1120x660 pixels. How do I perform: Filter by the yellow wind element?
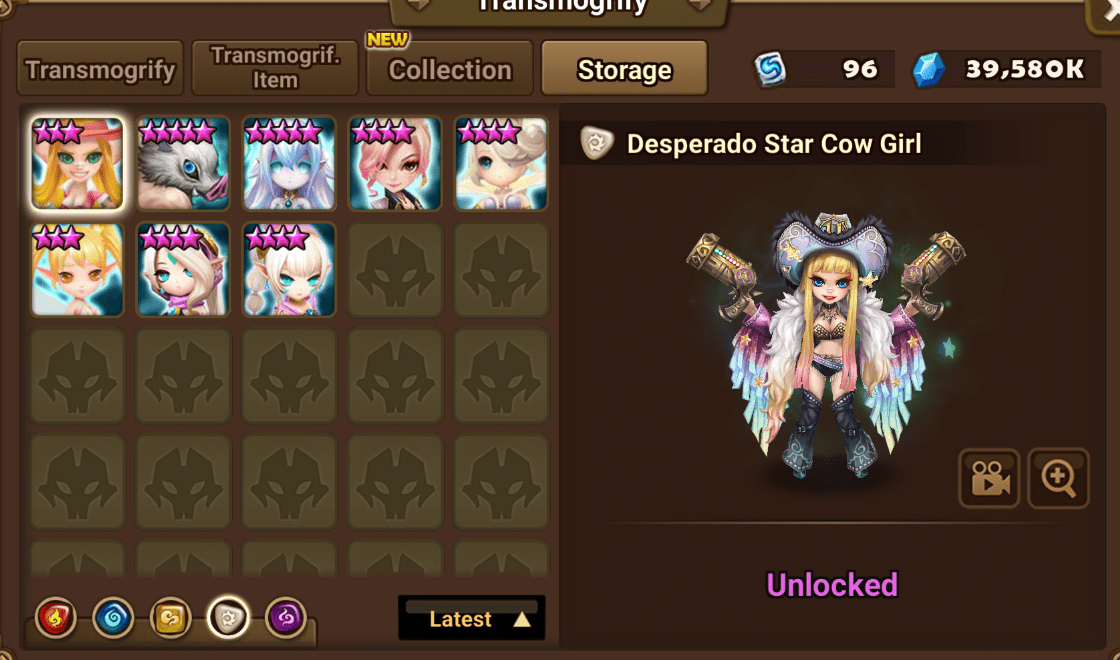tap(170, 619)
